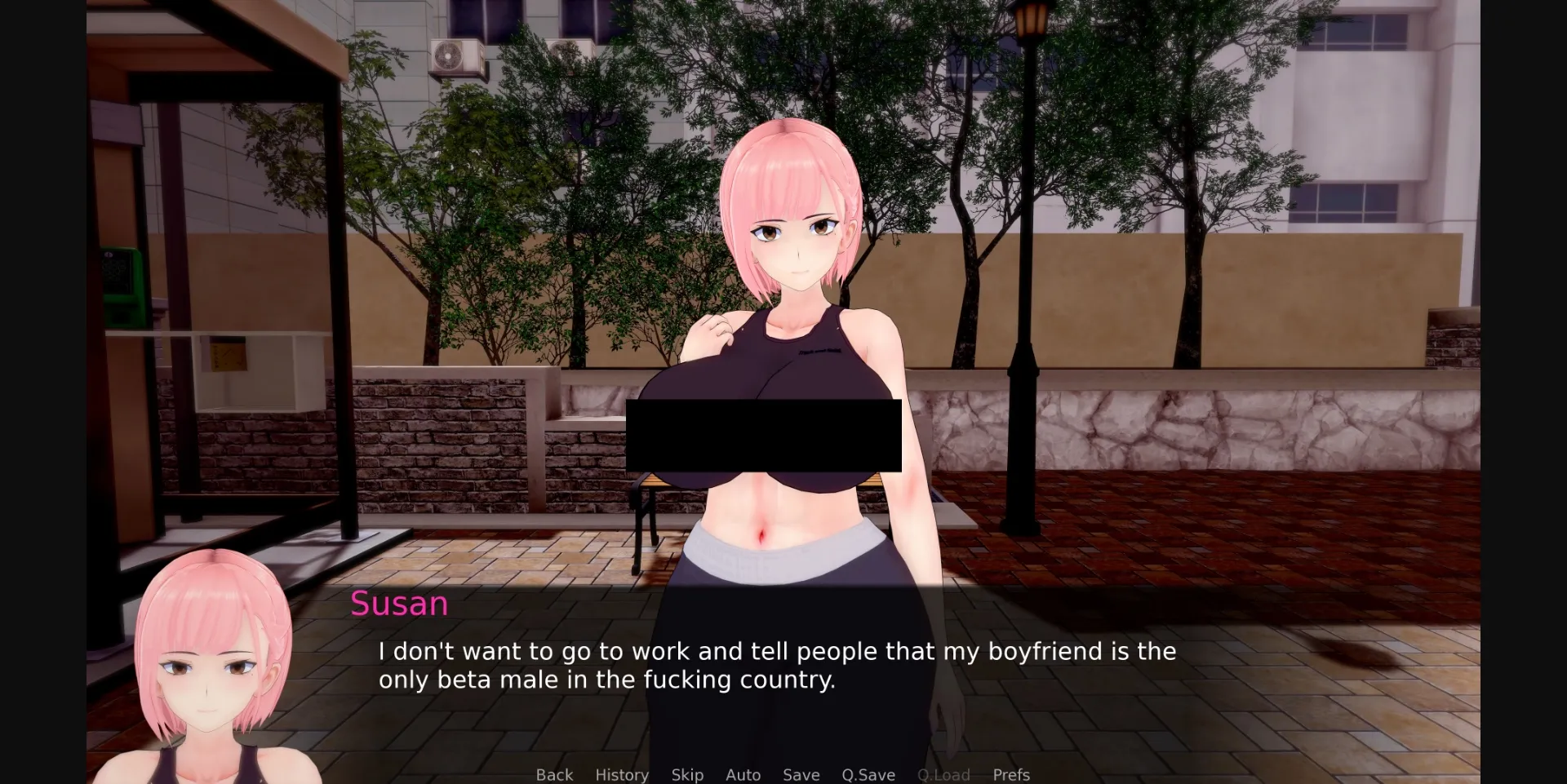Restore the quicksave using Q.Load

[x=943, y=775]
